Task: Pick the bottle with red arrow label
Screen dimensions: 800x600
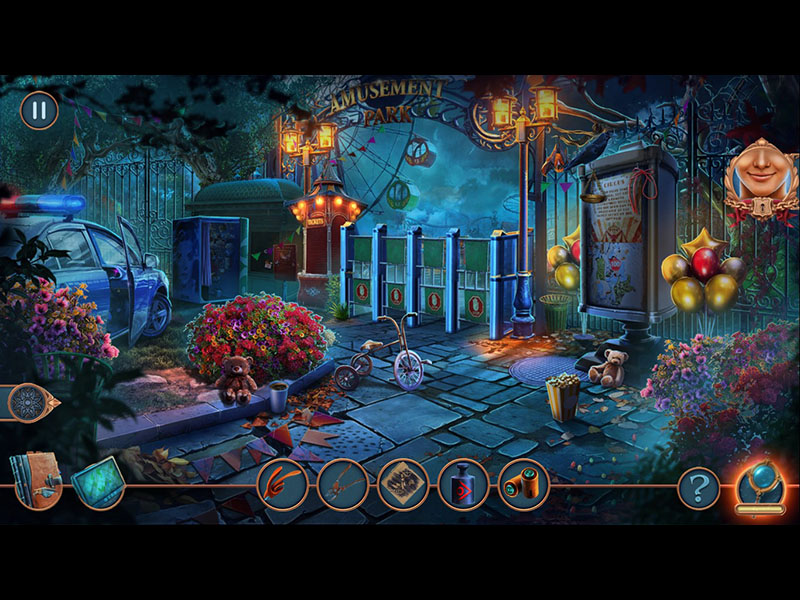Action: 463,484
